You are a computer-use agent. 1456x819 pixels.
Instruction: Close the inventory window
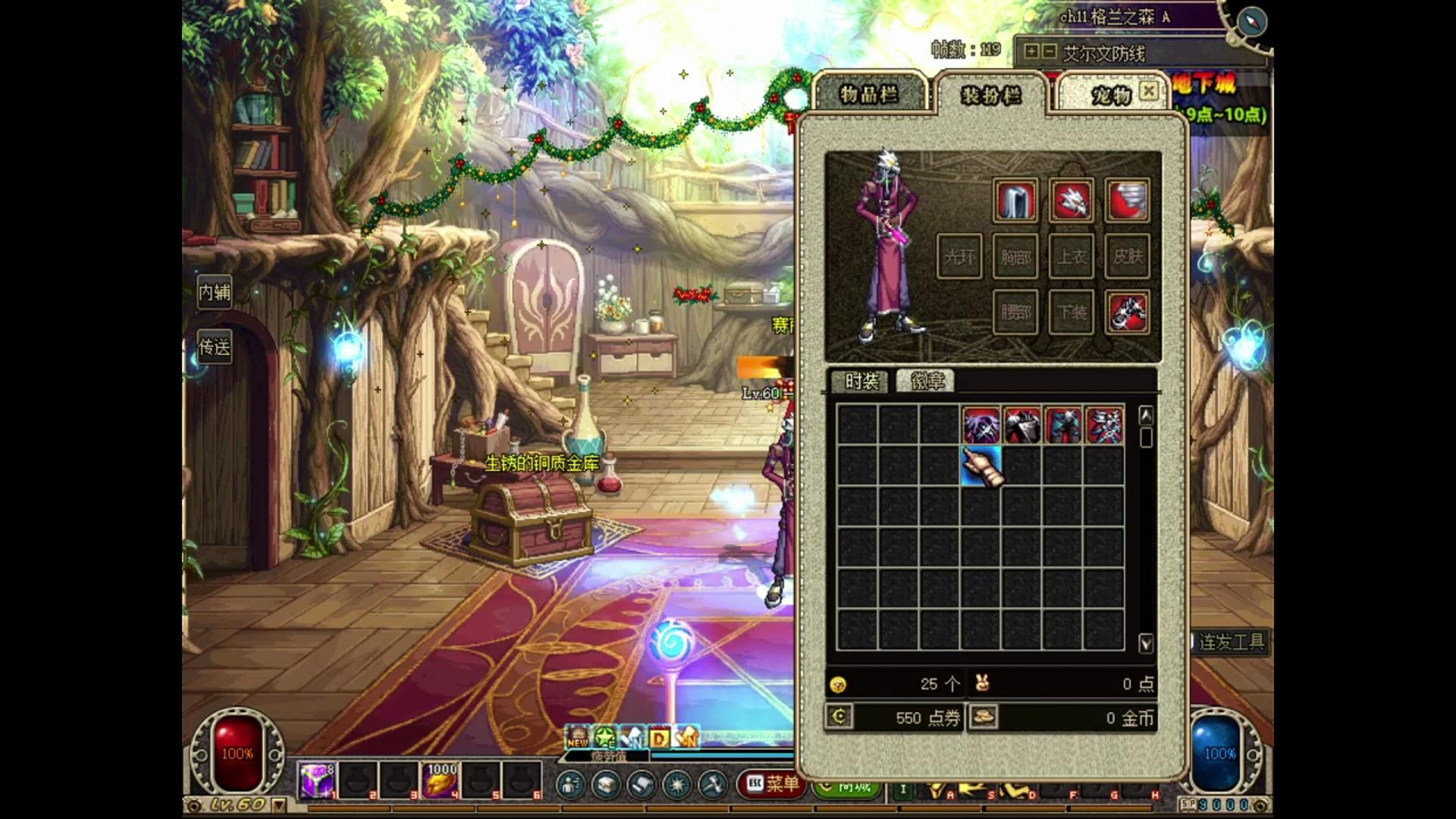1149,91
